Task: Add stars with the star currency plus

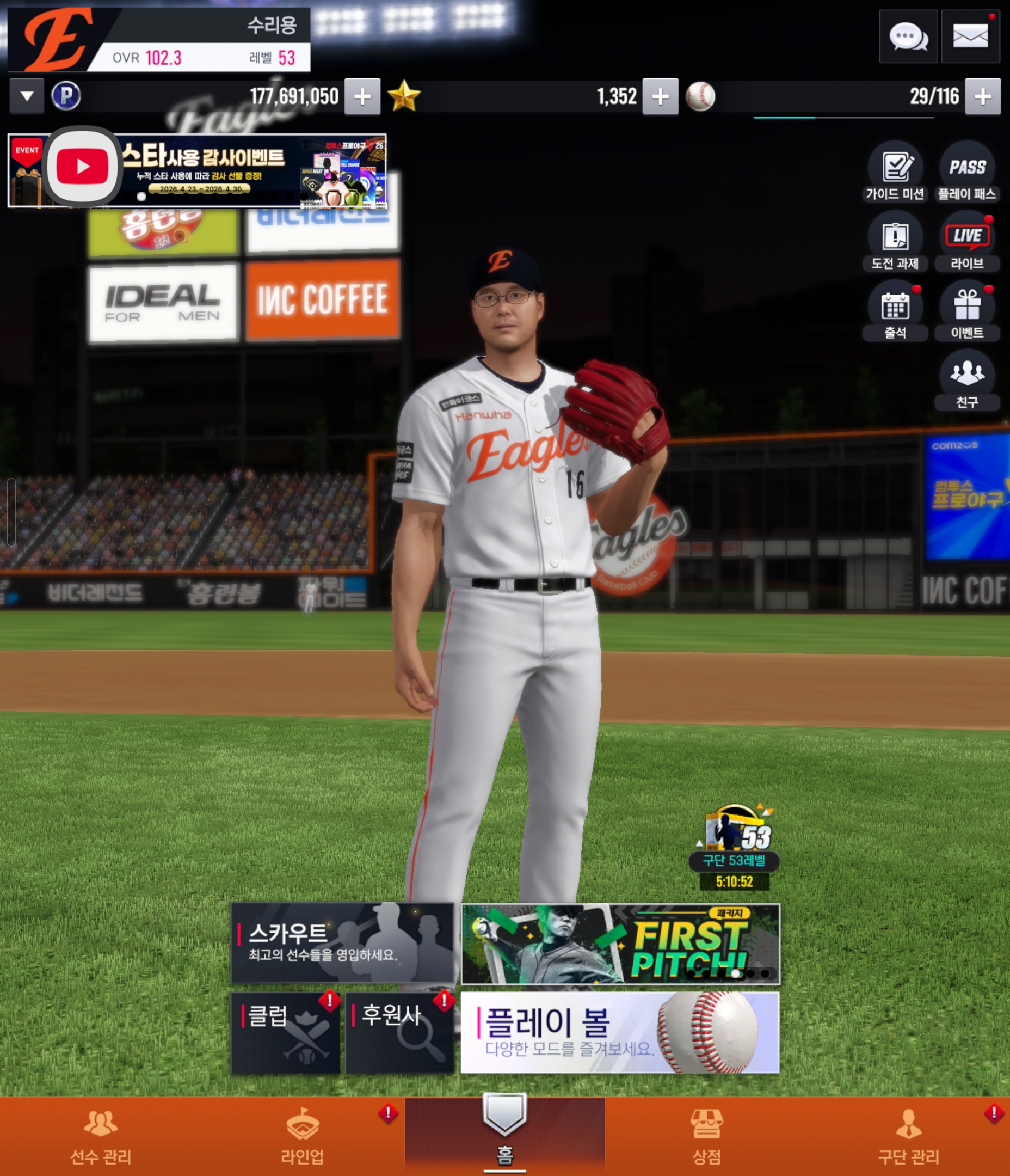Action: (x=660, y=96)
